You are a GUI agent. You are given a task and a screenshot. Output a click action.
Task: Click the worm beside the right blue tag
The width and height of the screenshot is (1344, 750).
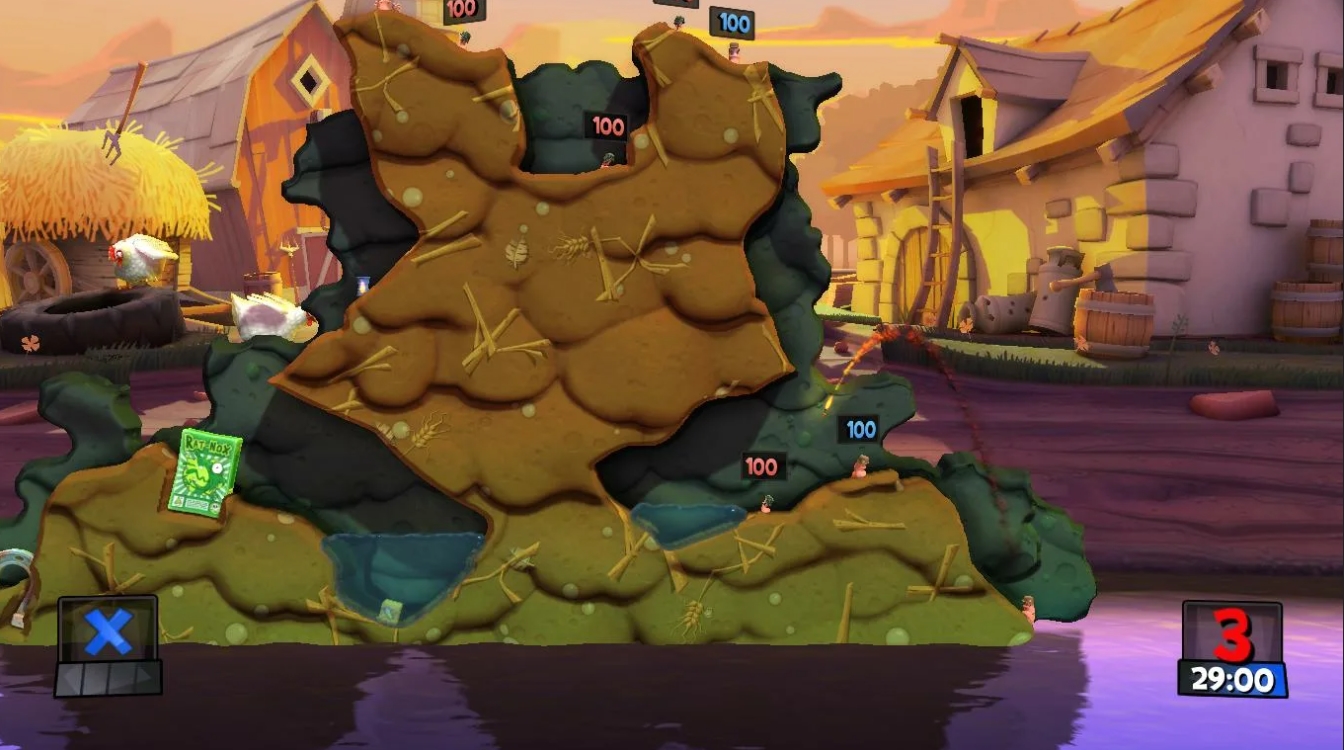click(x=860, y=468)
